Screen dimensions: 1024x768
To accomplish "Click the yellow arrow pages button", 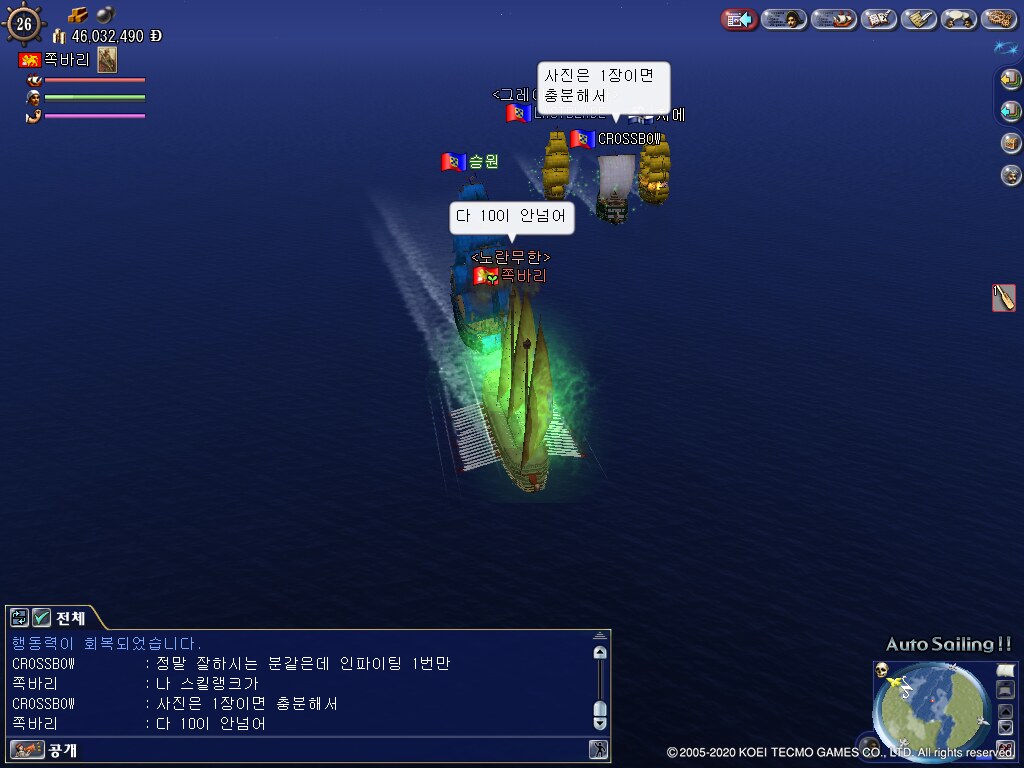I will (x=1011, y=79).
